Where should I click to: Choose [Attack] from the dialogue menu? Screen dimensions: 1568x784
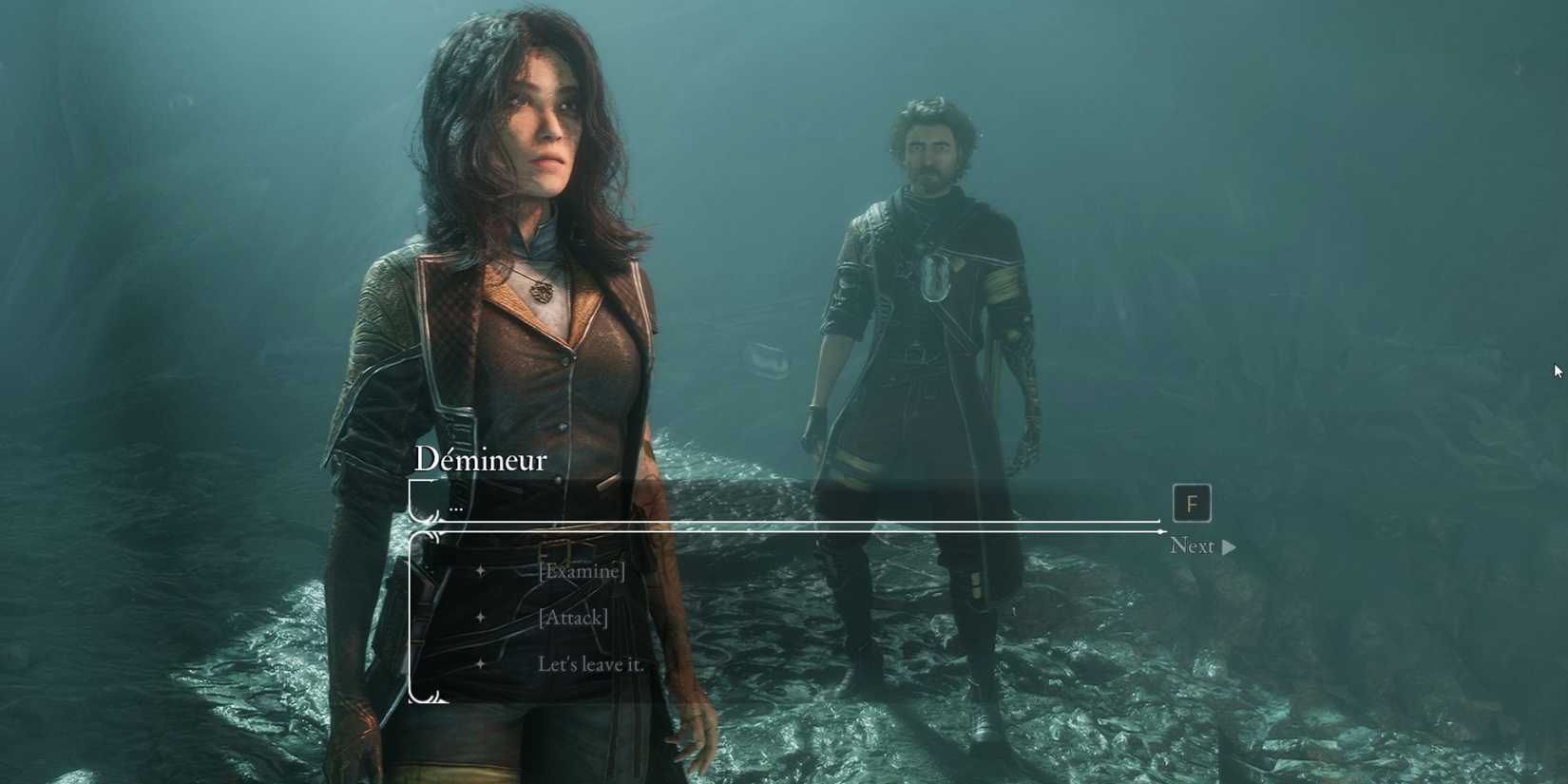573,618
